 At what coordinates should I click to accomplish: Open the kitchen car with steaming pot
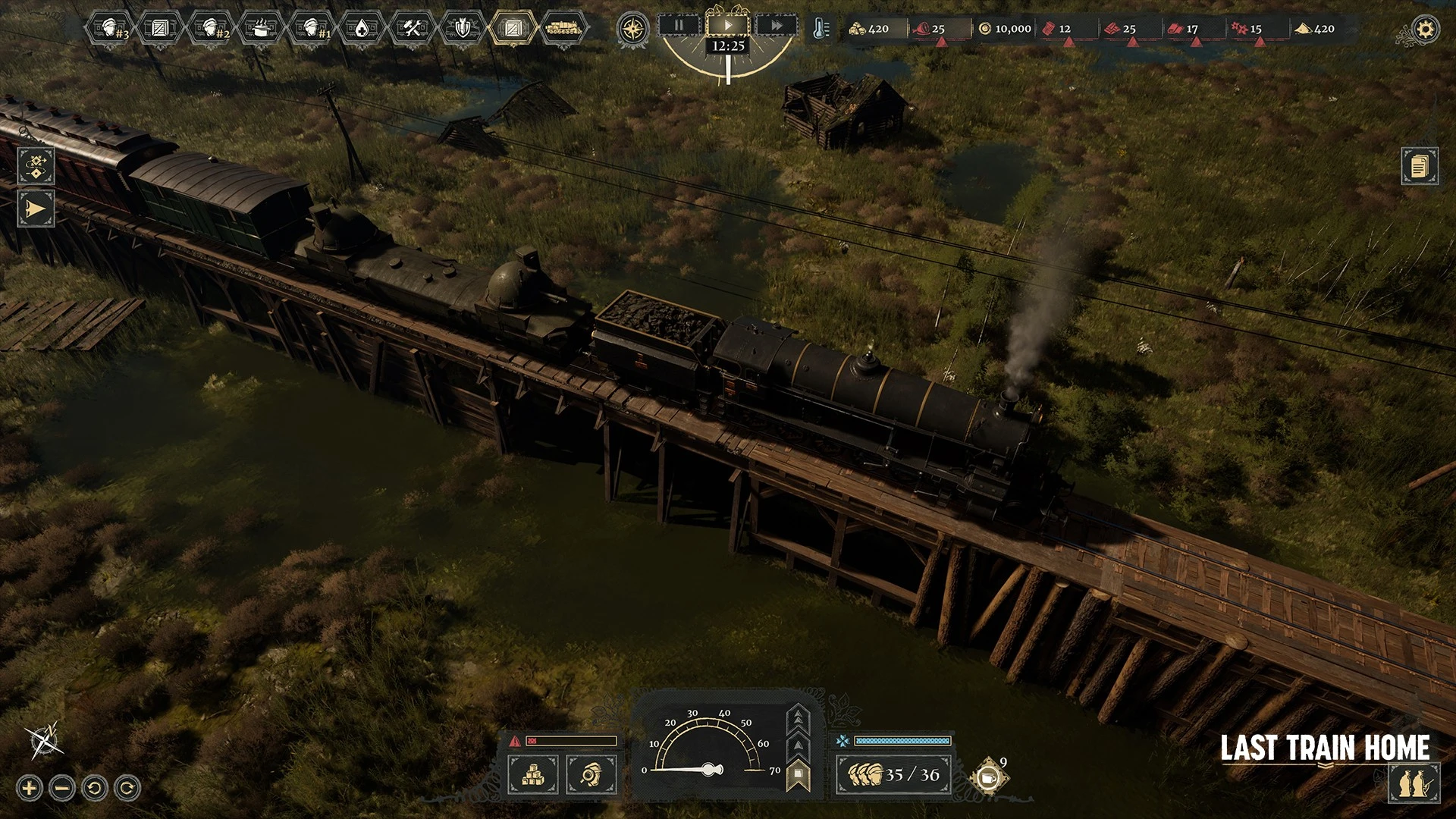point(261,29)
